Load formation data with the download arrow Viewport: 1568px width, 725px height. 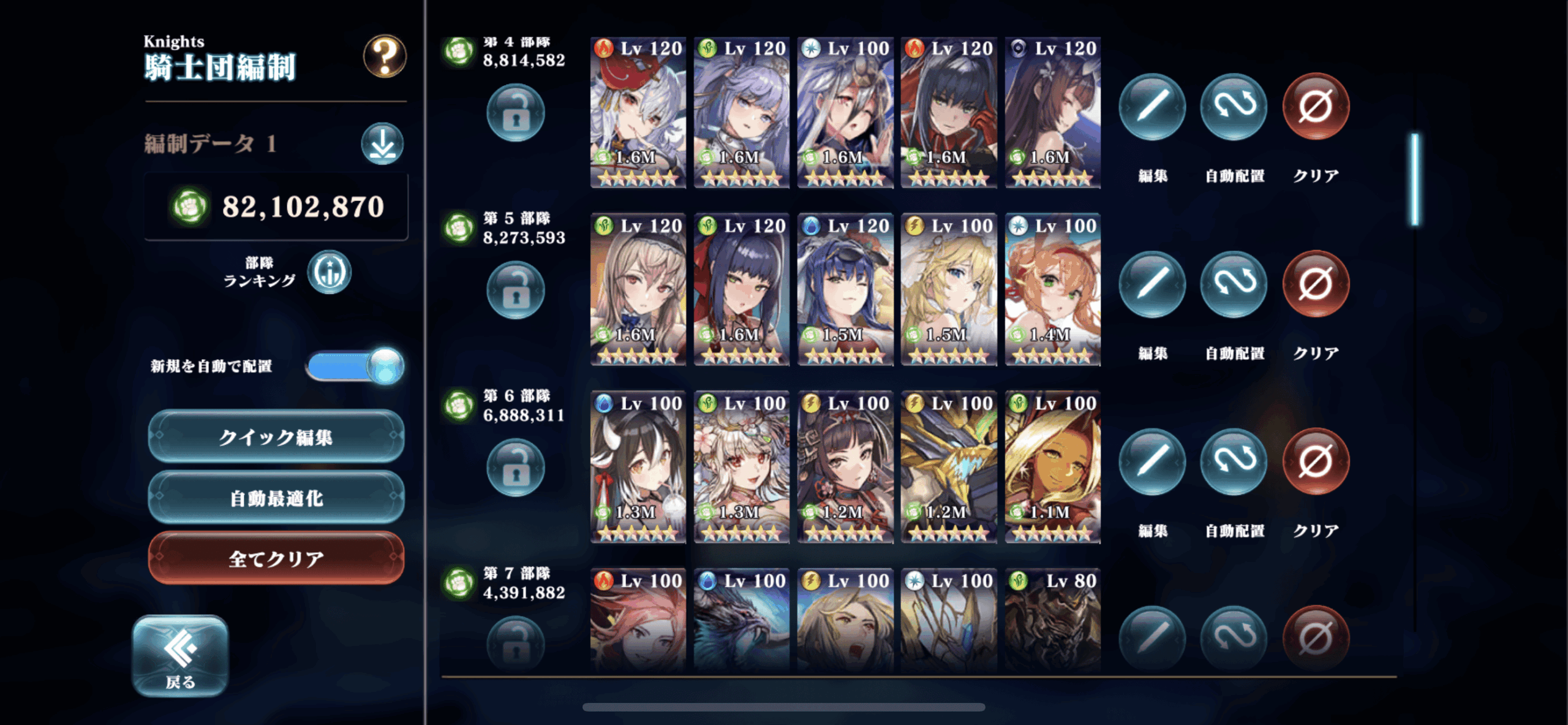tap(382, 144)
